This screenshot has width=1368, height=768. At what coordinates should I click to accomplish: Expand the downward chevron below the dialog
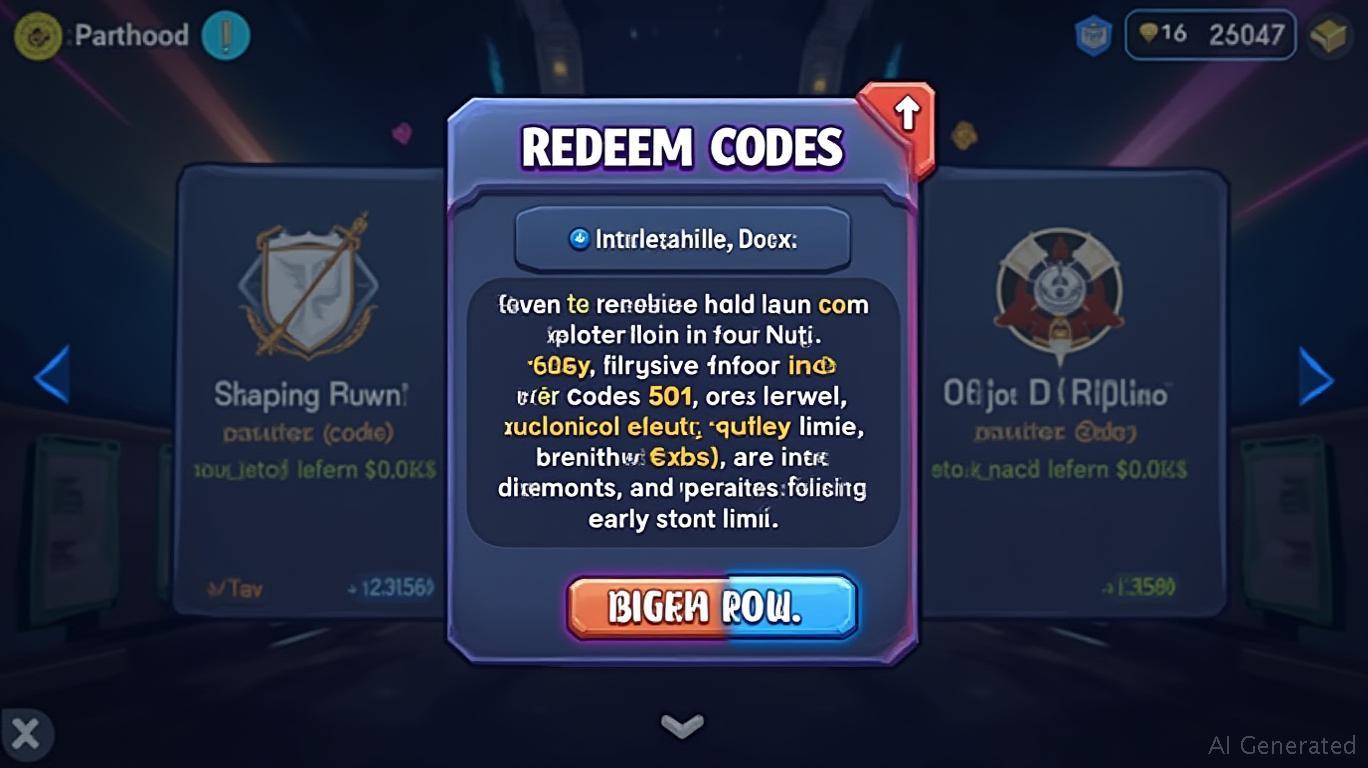pos(682,724)
